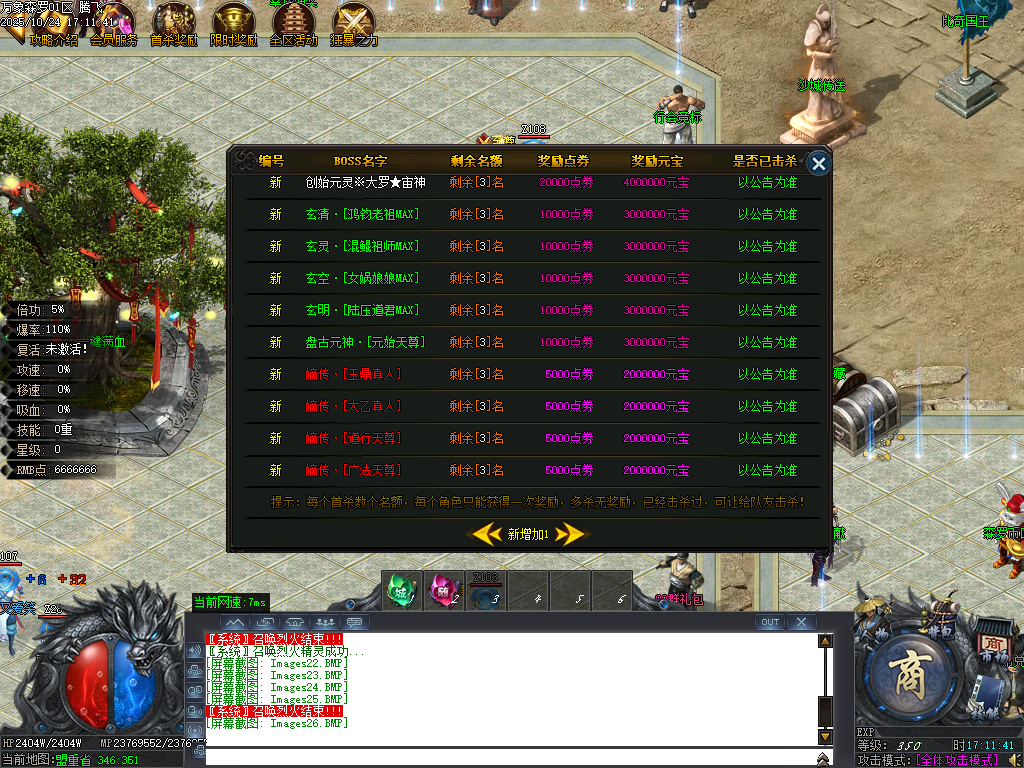Click the 新增加! button with arrows
The image size is (1024, 768).
point(527,534)
